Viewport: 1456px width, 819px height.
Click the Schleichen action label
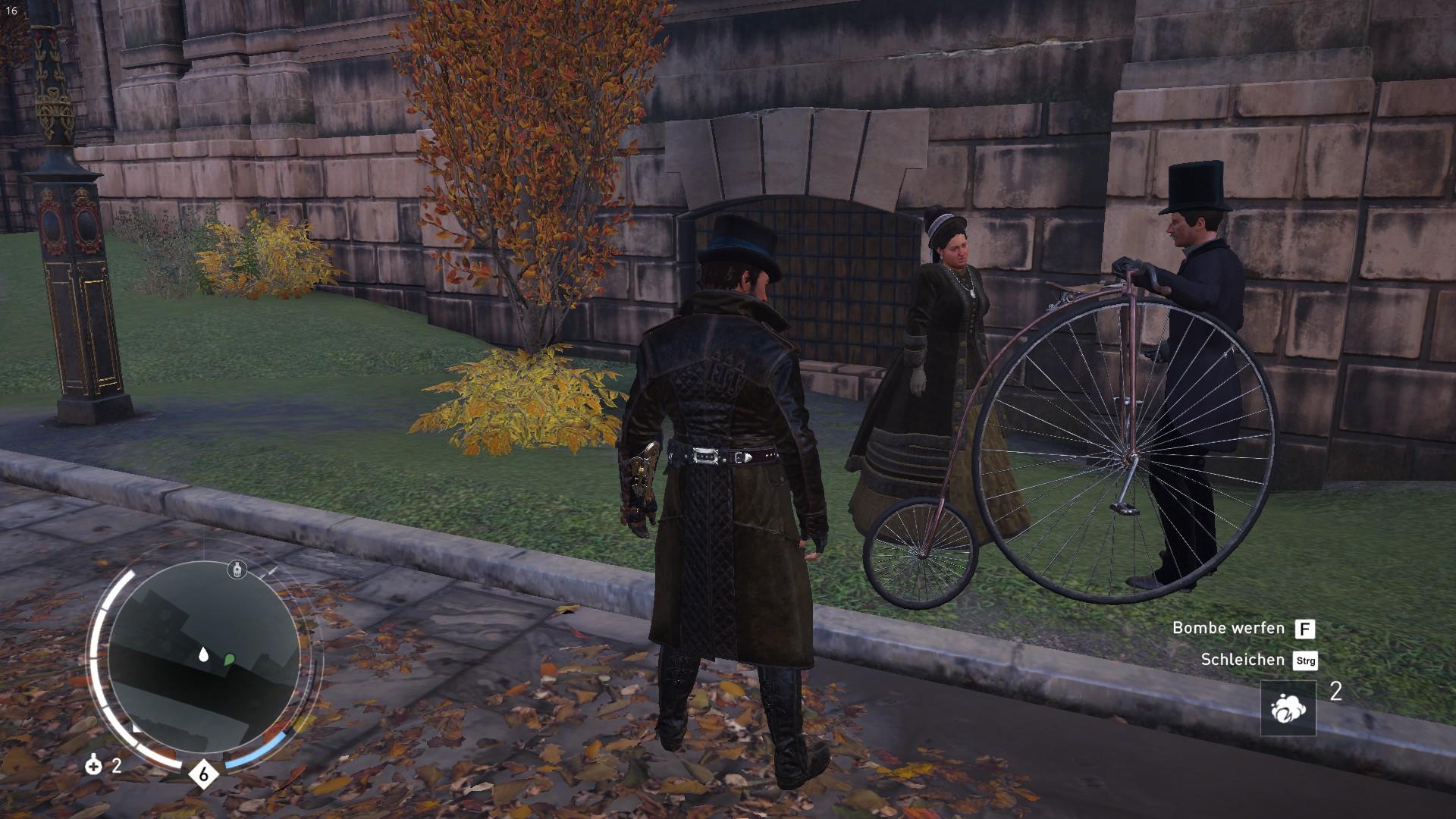click(x=1243, y=659)
